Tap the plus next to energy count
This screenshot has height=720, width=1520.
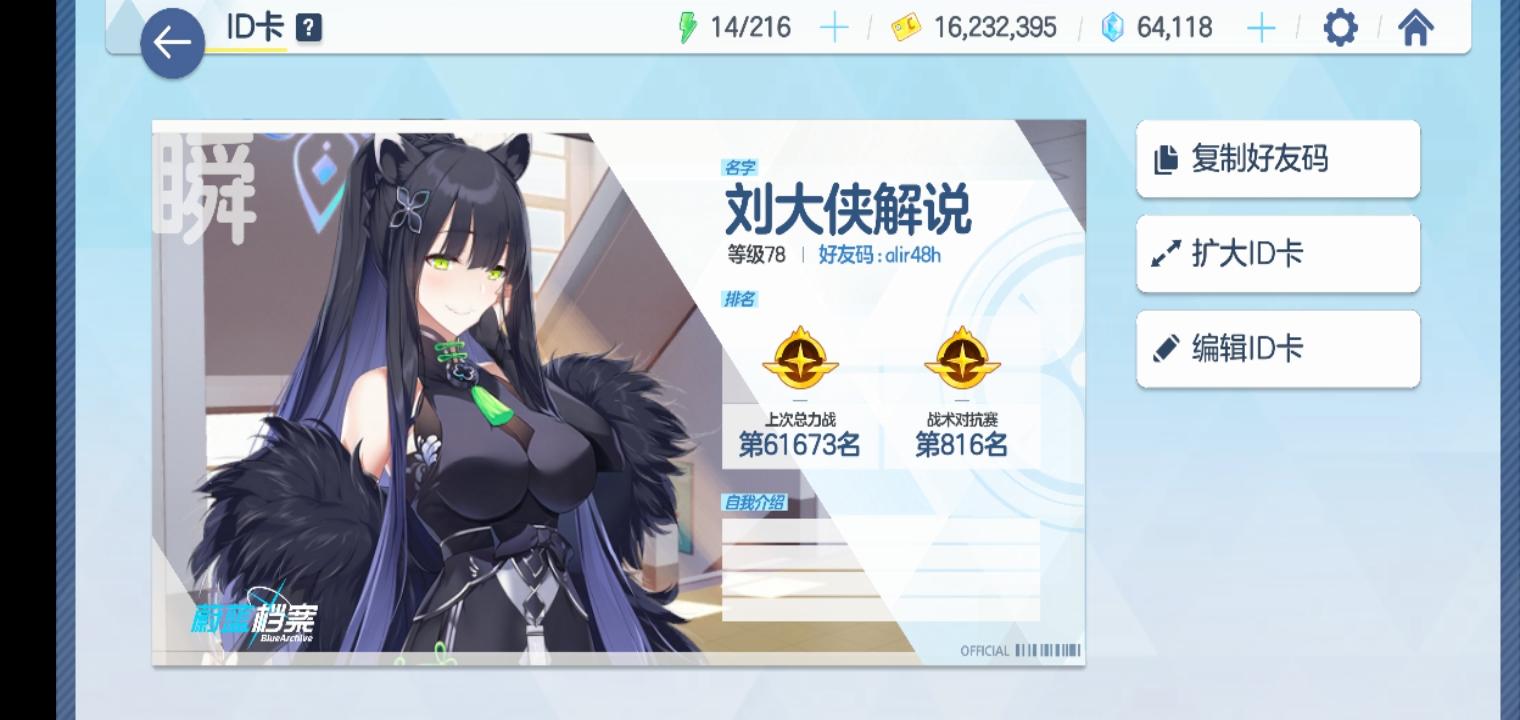coord(833,27)
